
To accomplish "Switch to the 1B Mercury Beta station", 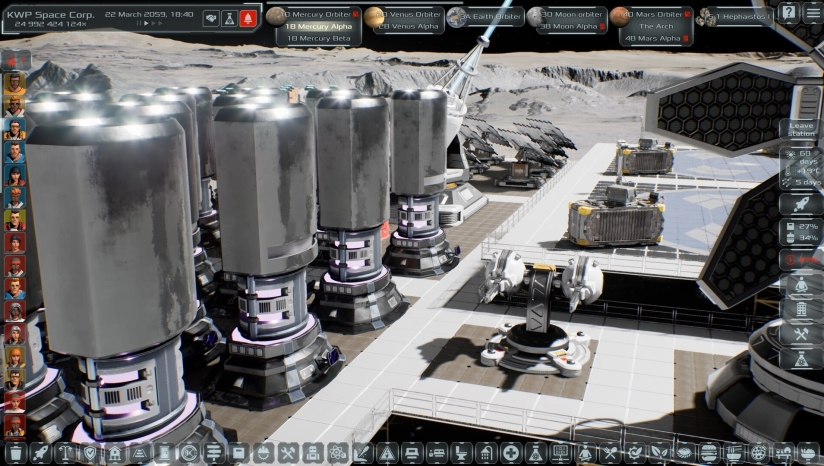I will pyautogui.click(x=318, y=38).
